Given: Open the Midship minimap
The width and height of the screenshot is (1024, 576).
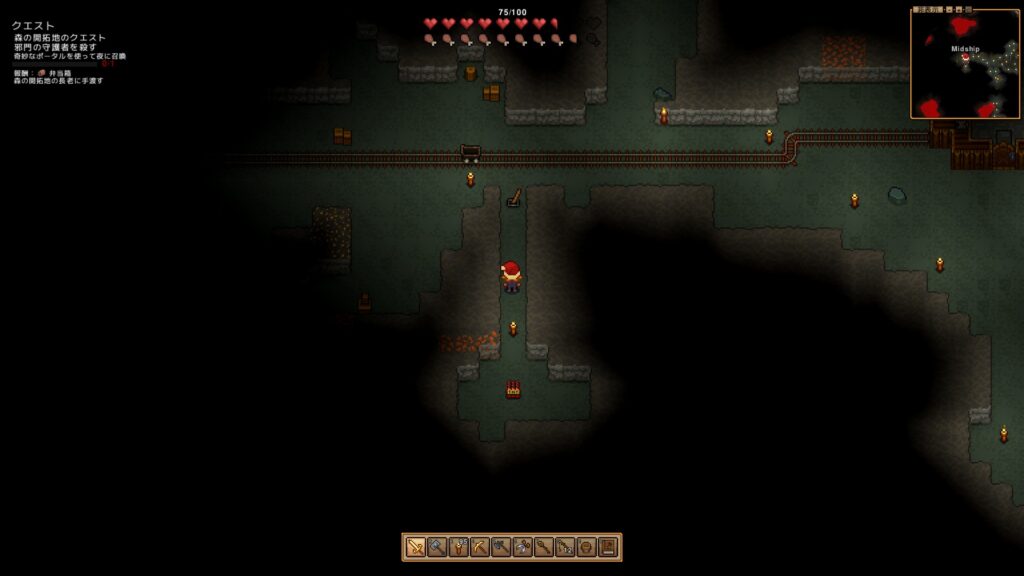Looking at the screenshot, I should tap(965, 63).
